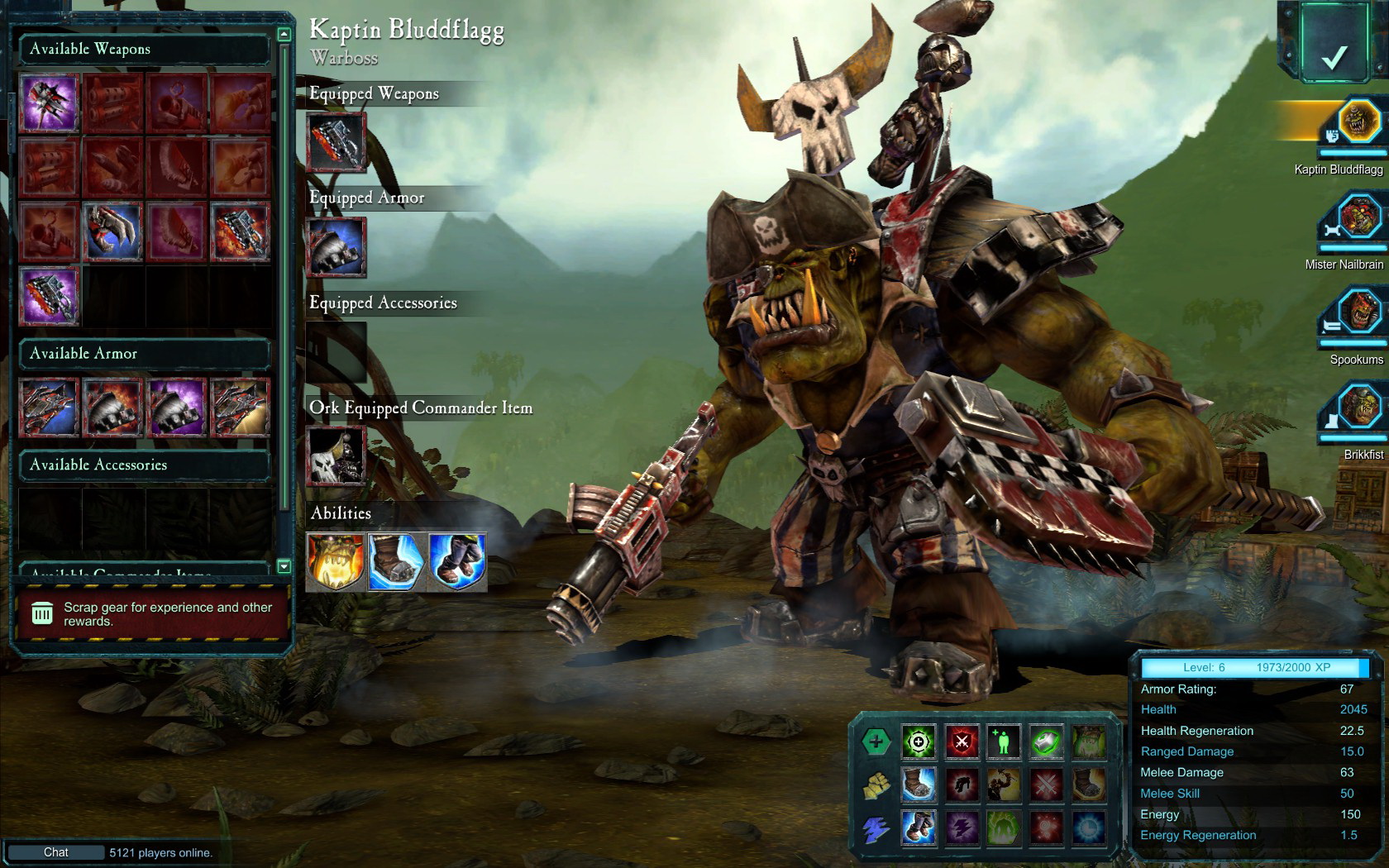1389x868 pixels.
Task: Select the green plus hexagon trait row
Action: (876, 742)
